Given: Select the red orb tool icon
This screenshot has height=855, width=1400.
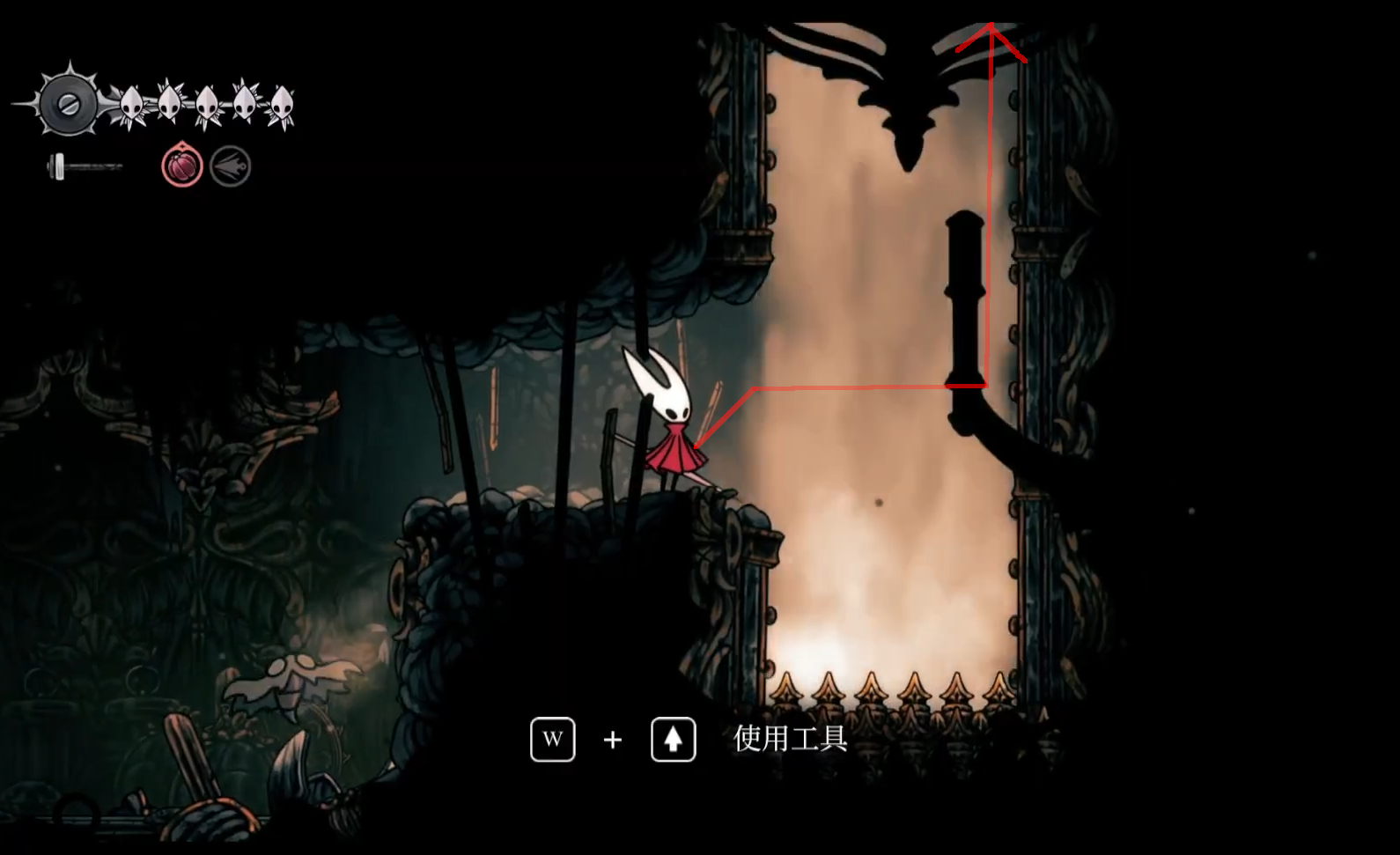Looking at the screenshot, I should pos(182,166).
